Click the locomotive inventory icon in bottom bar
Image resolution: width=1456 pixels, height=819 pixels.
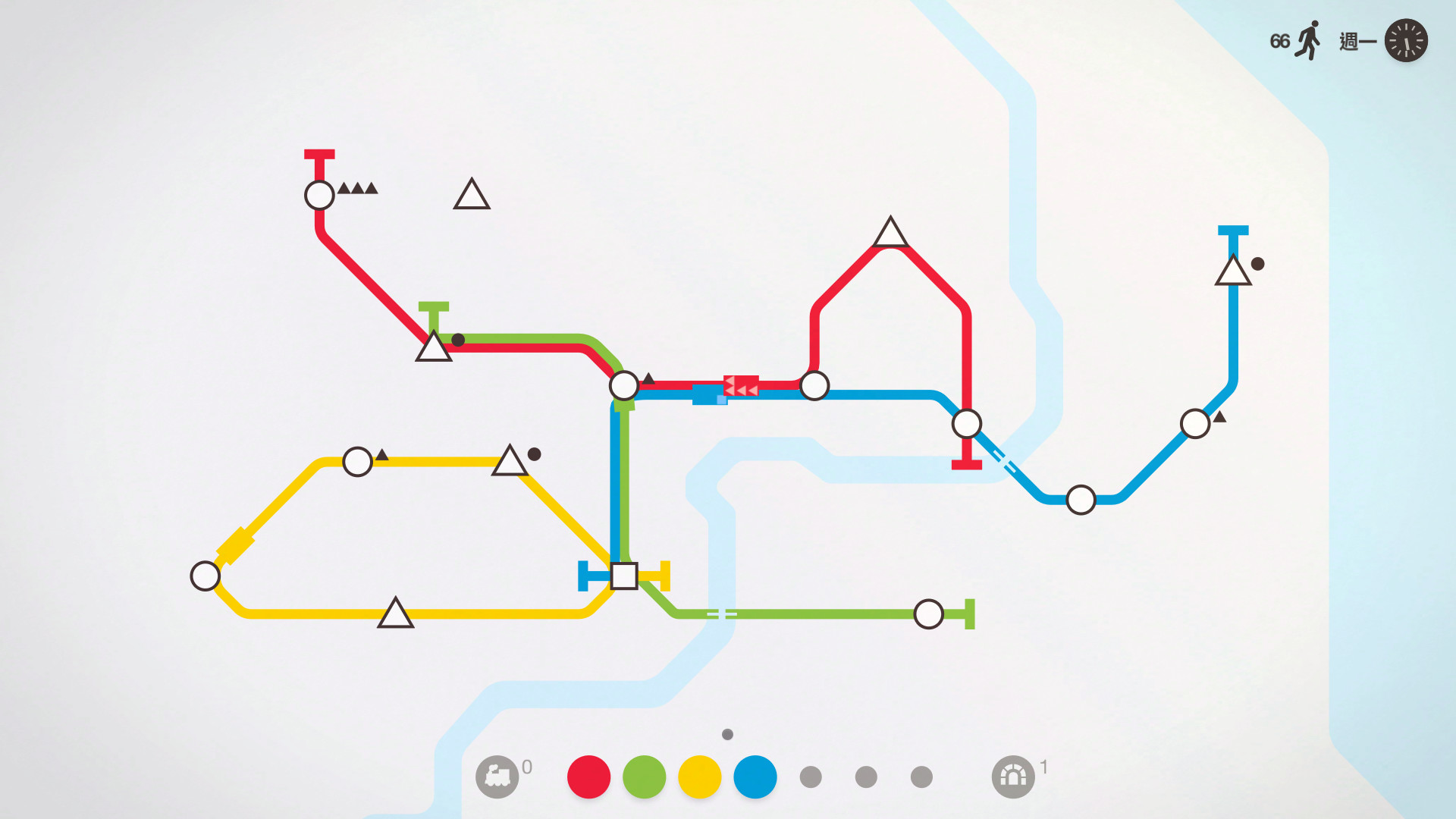pyautogui.click(x=498, y=775)
